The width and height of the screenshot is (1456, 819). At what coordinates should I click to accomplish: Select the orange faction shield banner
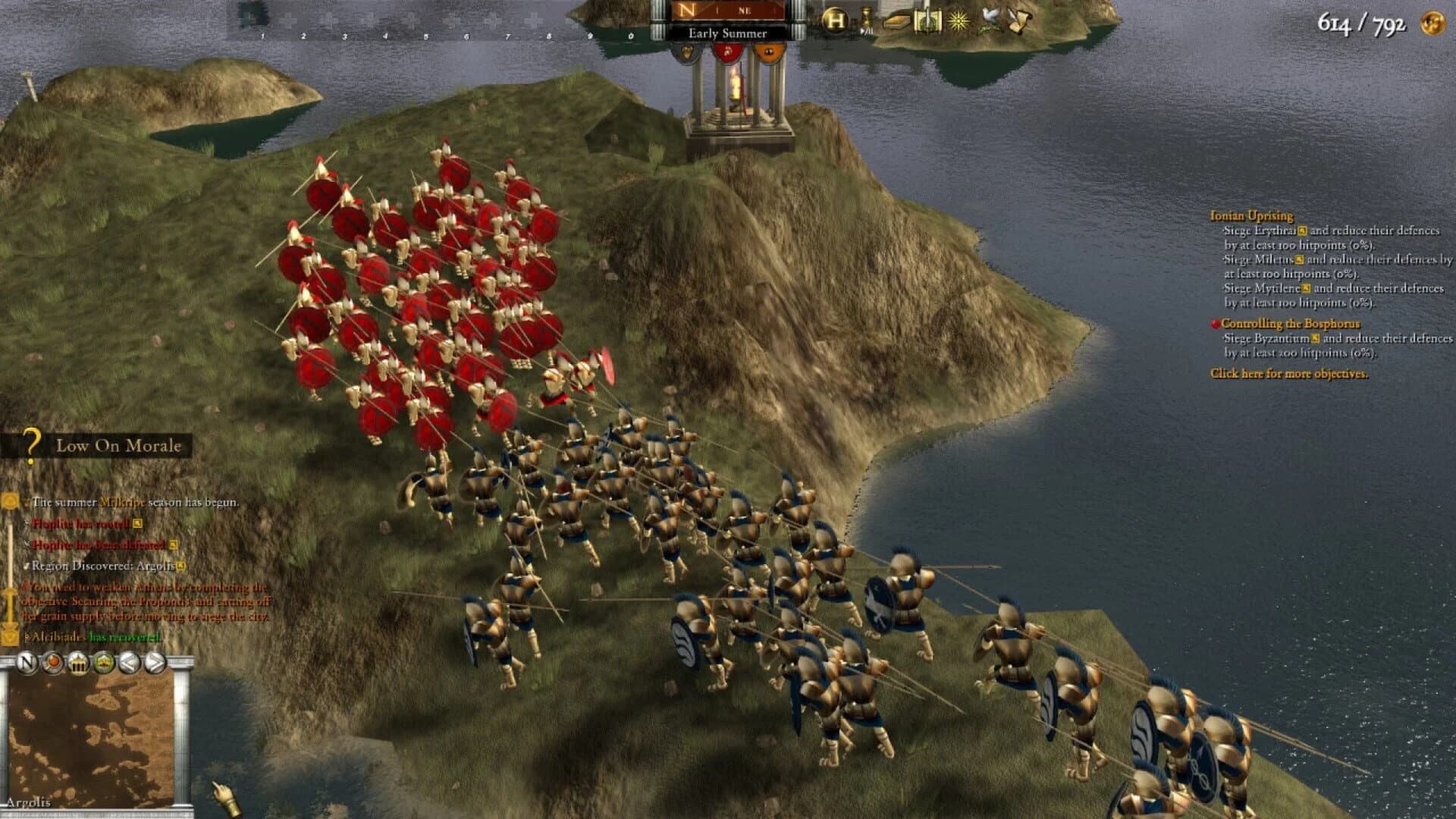(768, 52)
